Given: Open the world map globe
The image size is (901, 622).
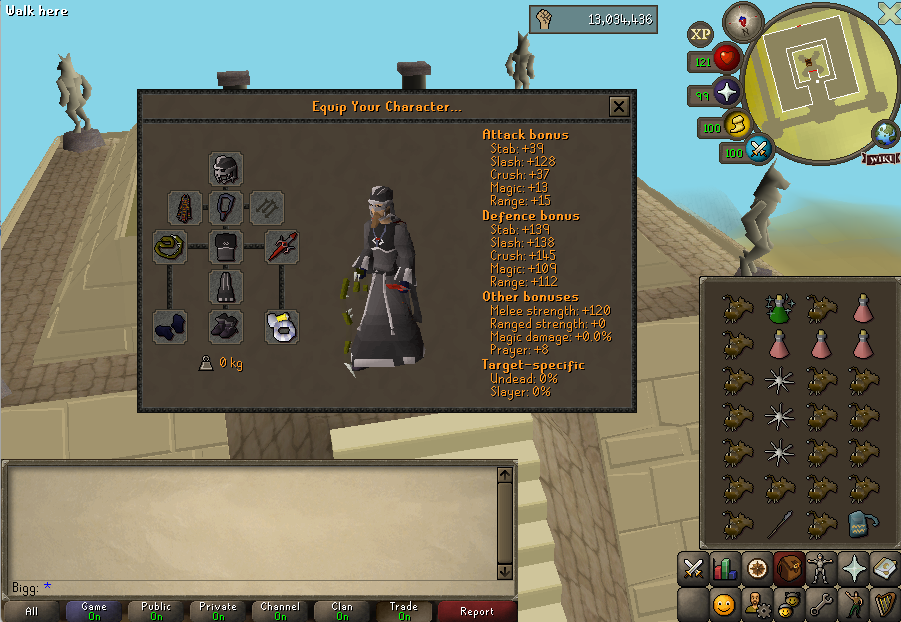Looking at the screenshot, I should tap(885, 133).
